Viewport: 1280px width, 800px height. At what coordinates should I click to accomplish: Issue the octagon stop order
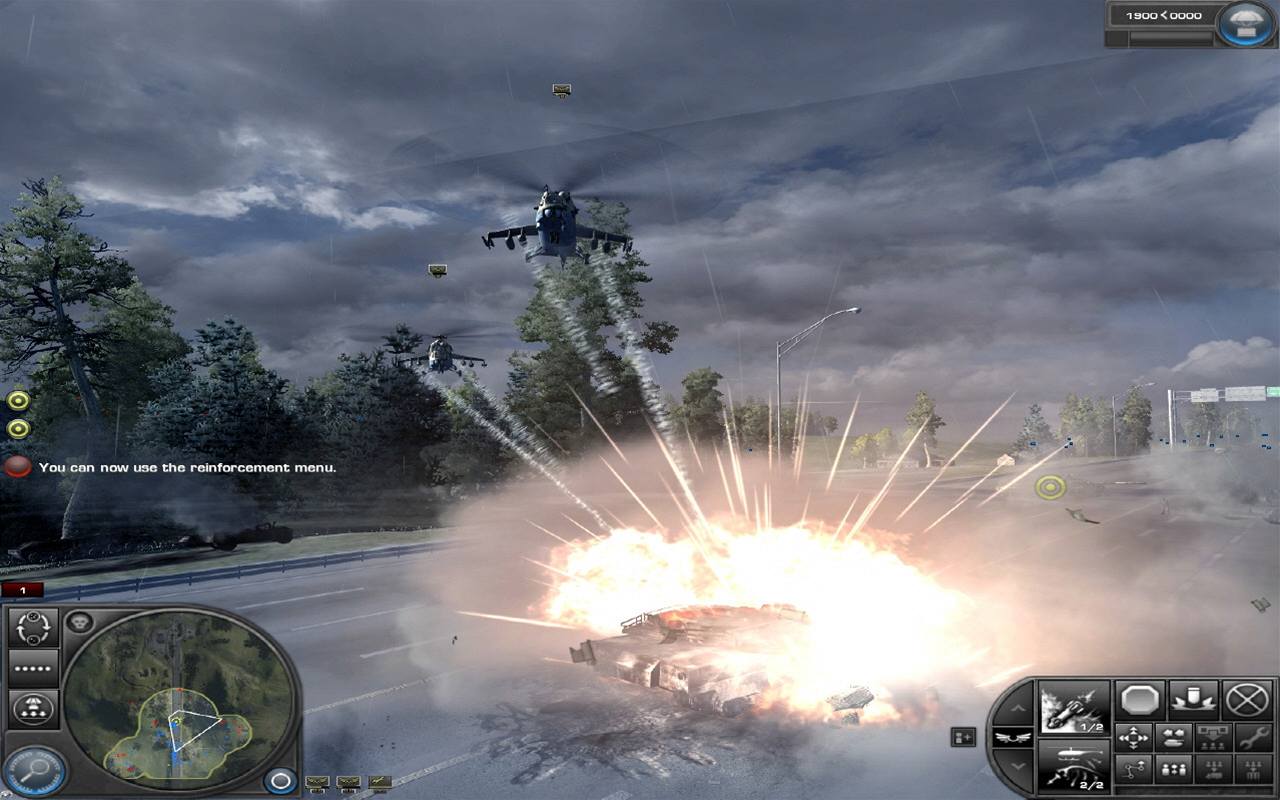1139,700
